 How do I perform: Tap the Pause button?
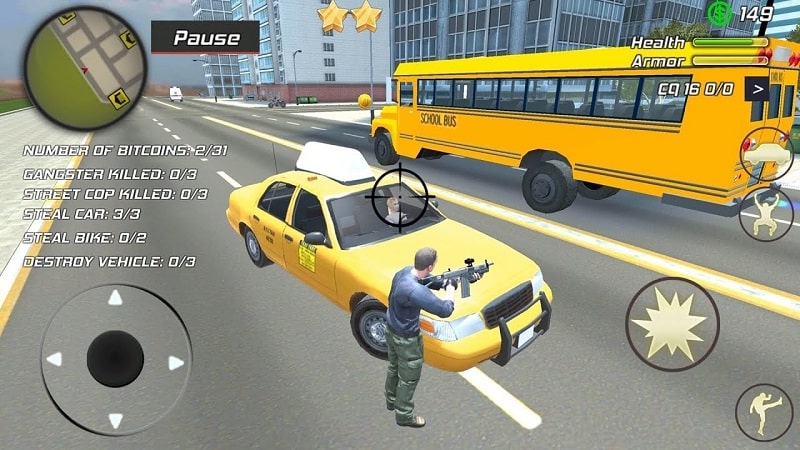206,38
